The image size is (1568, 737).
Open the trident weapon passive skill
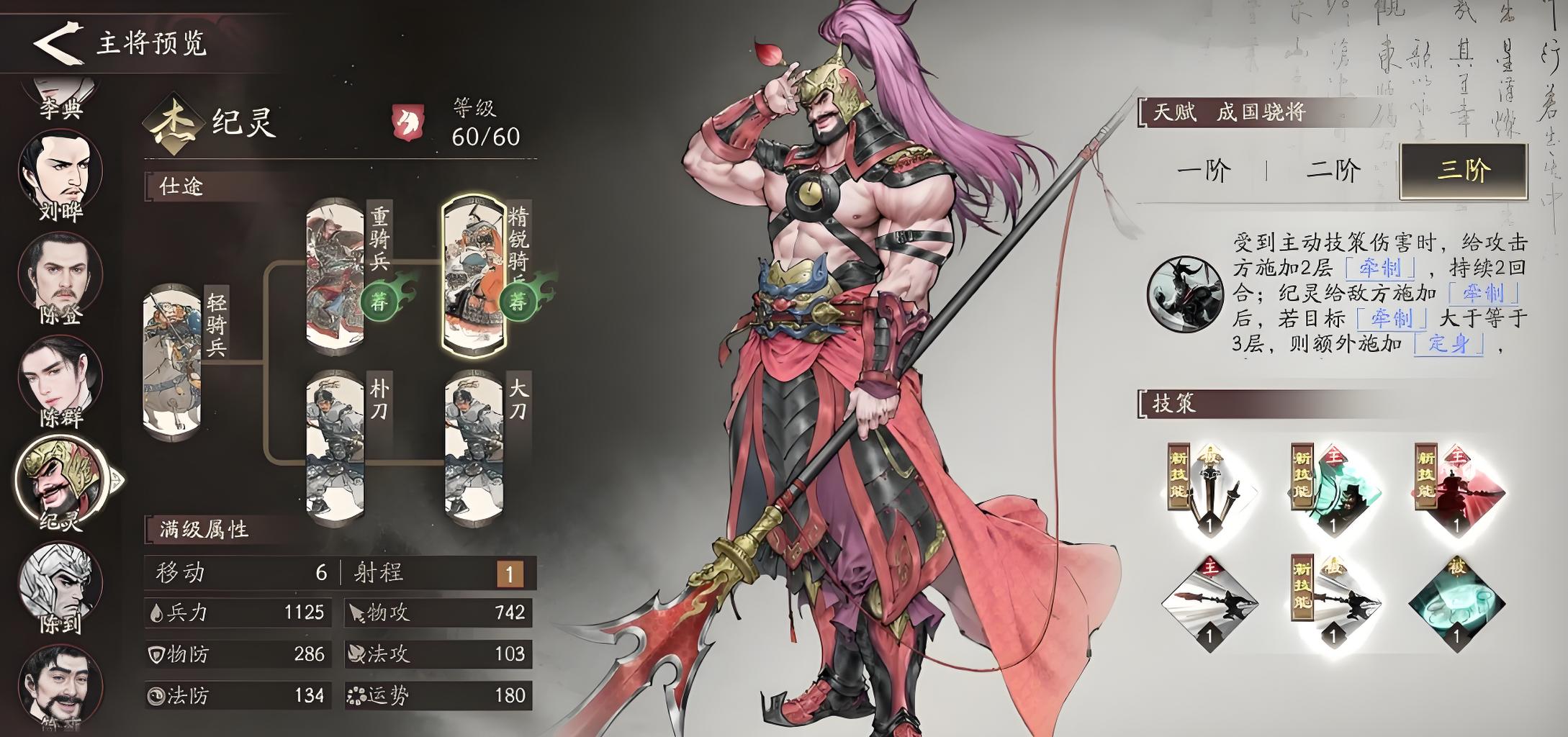[1209, 492]
